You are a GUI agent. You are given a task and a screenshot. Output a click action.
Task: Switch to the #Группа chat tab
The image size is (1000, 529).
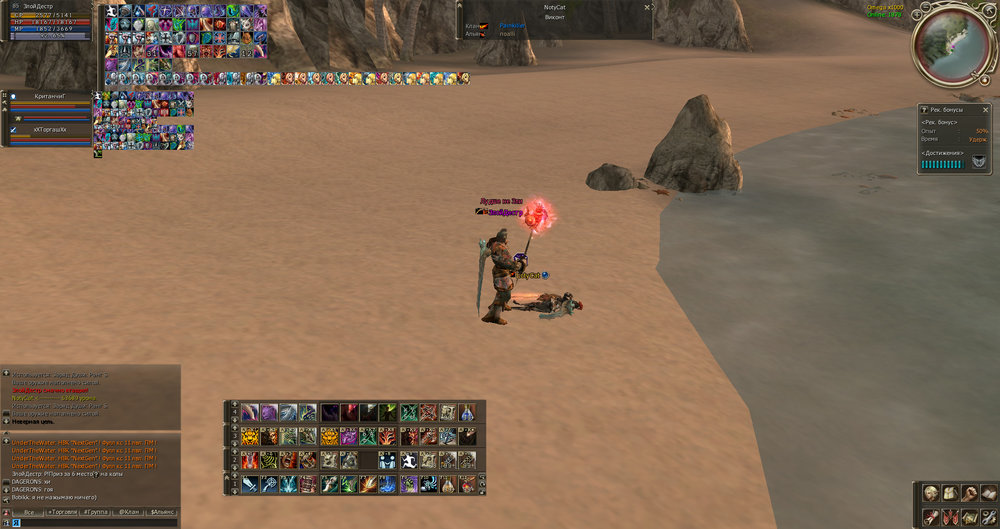pos(96,512)
